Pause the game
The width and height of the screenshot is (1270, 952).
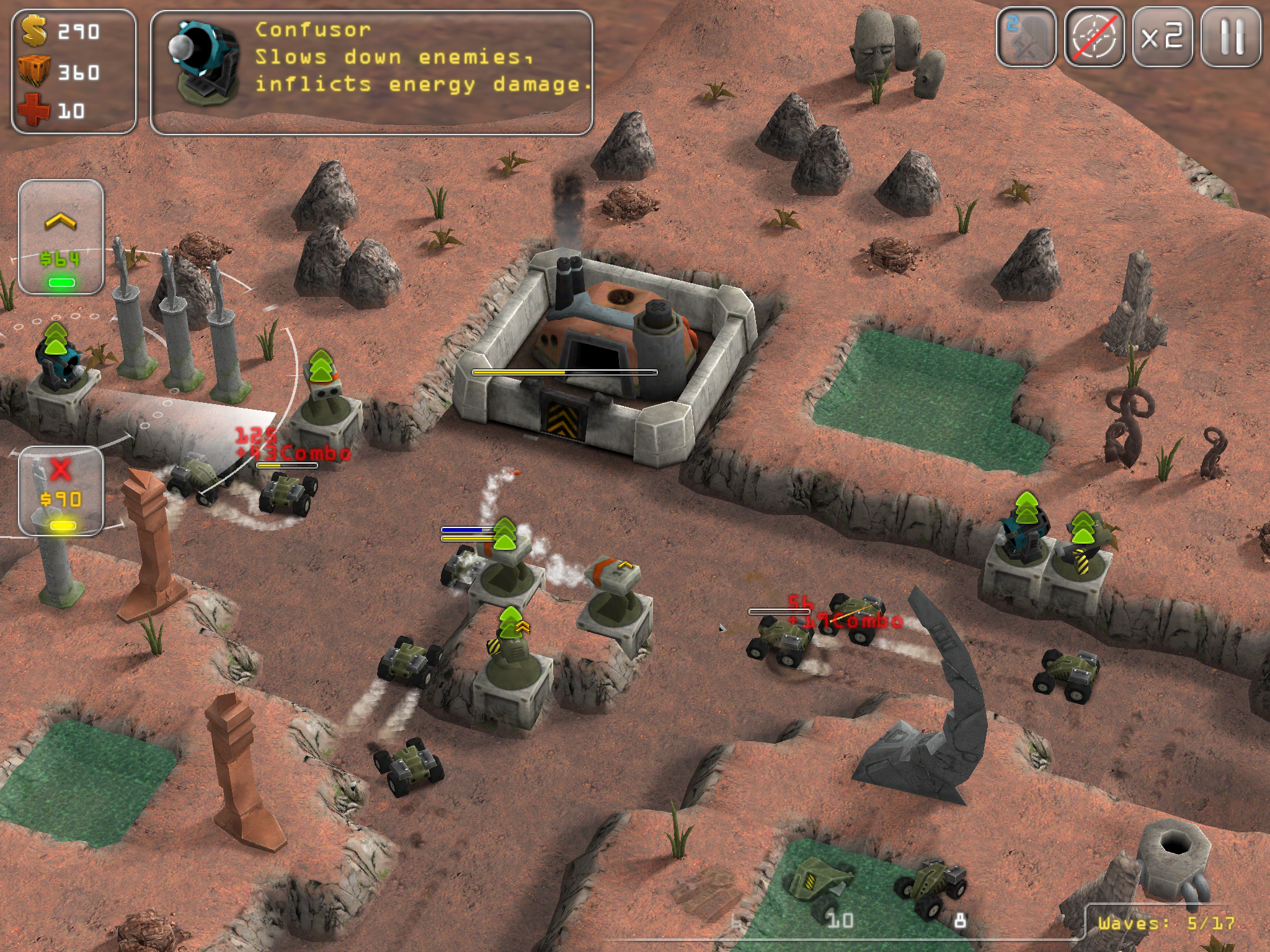coord(1231,37)
